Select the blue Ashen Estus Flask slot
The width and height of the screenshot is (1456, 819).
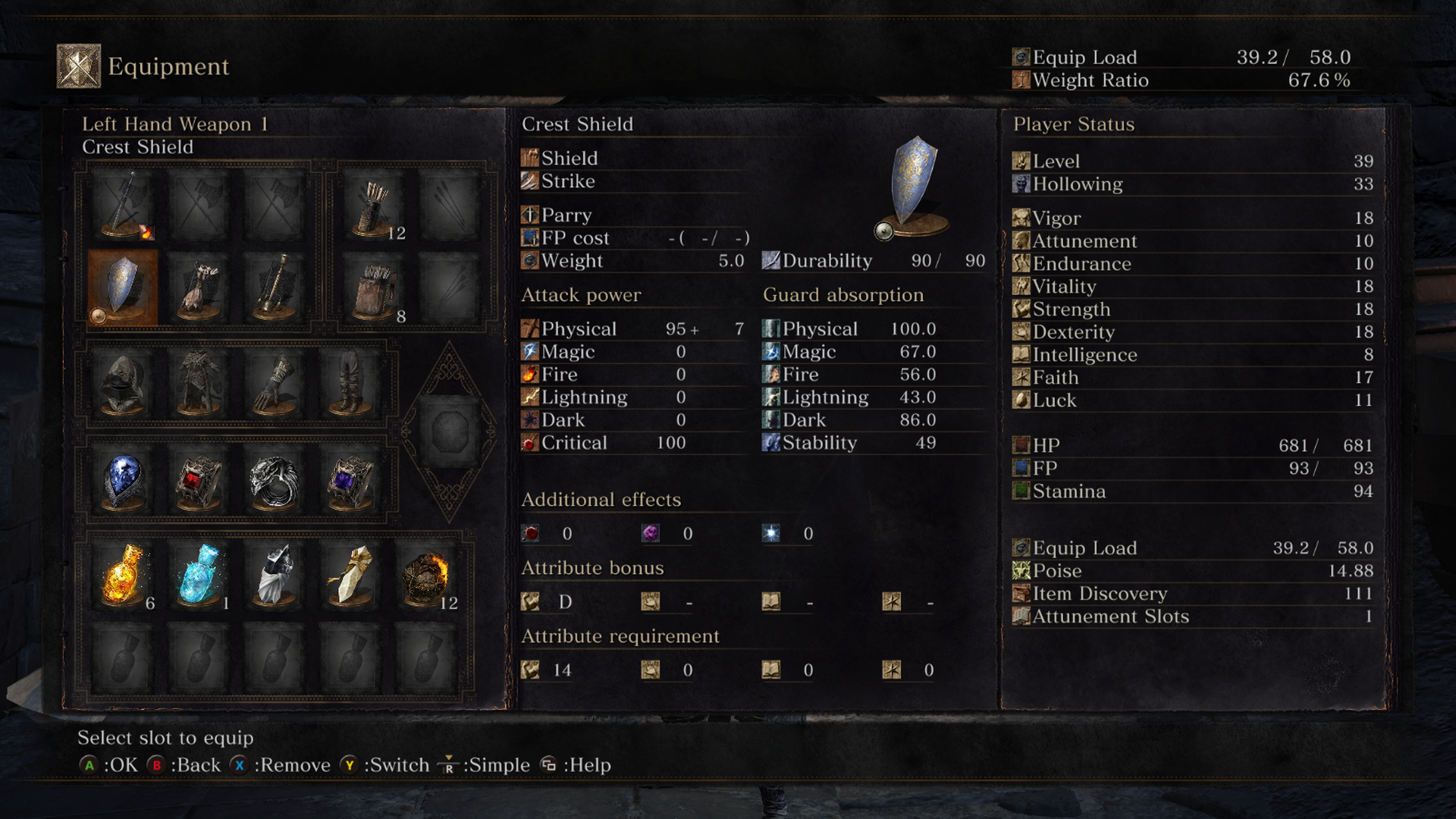pos(199,575)
